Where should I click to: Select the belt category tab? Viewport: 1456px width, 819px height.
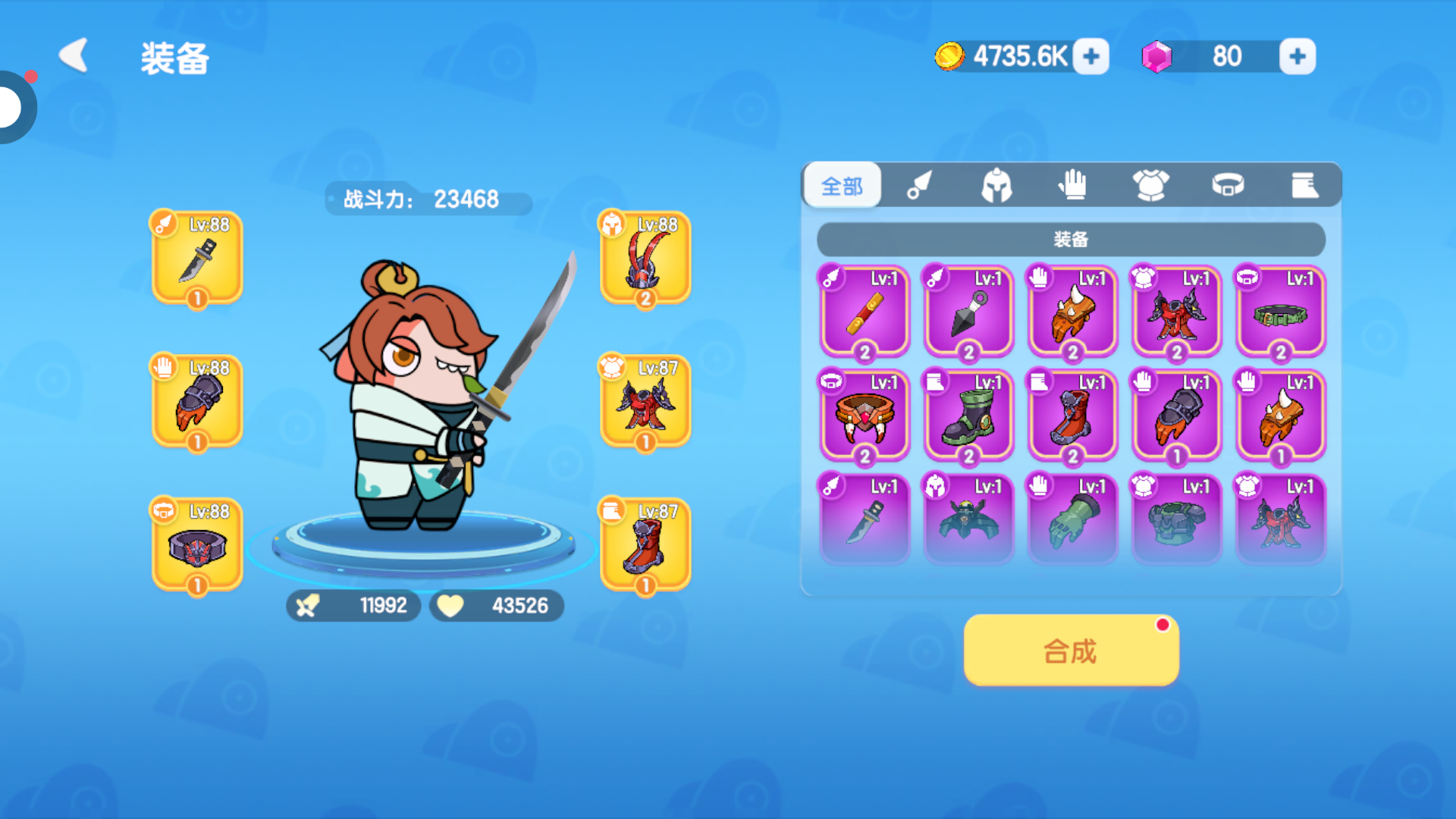pos(1228,185)
